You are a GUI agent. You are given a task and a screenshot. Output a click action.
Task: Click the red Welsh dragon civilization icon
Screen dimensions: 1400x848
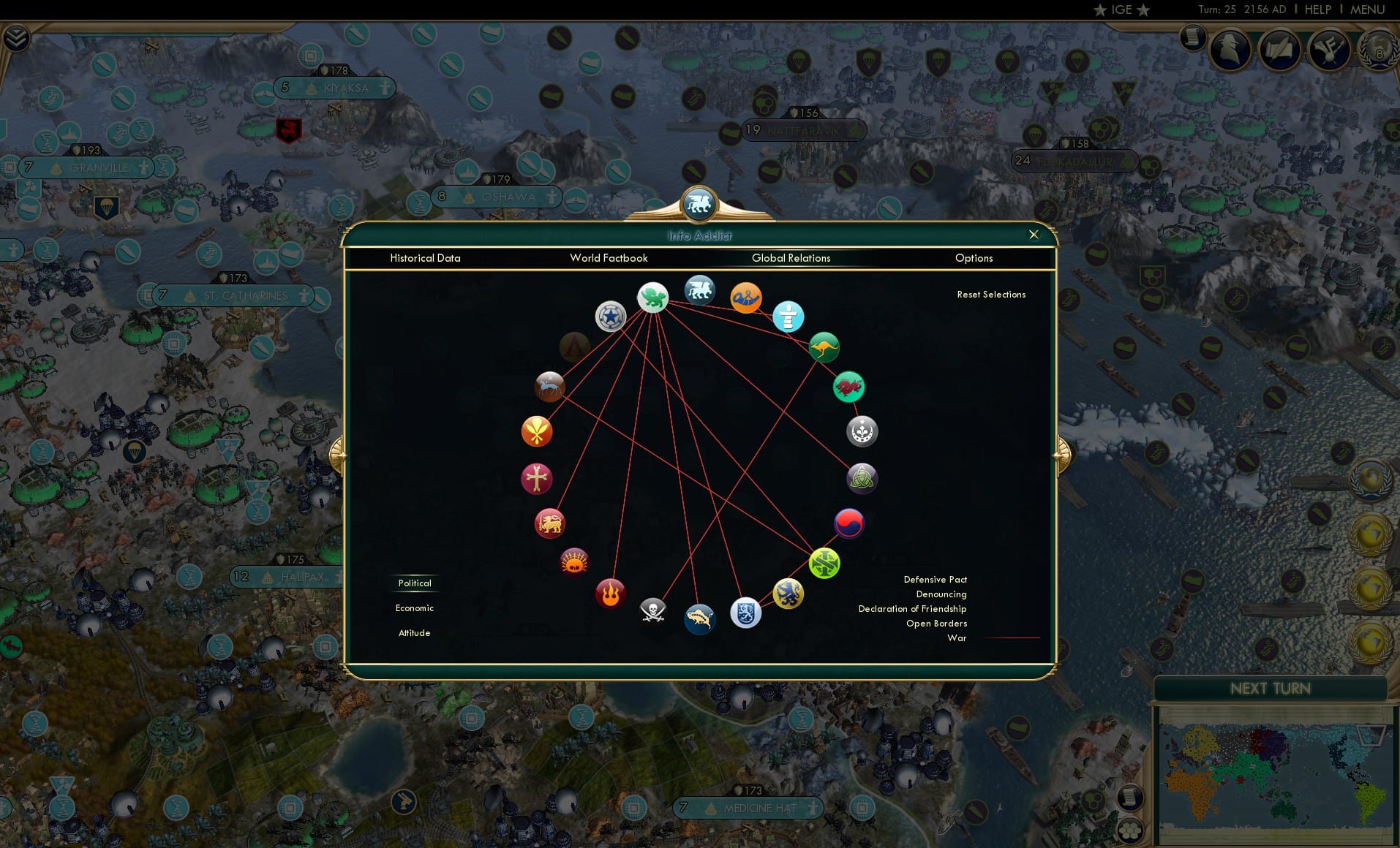[x=848, y=387]
